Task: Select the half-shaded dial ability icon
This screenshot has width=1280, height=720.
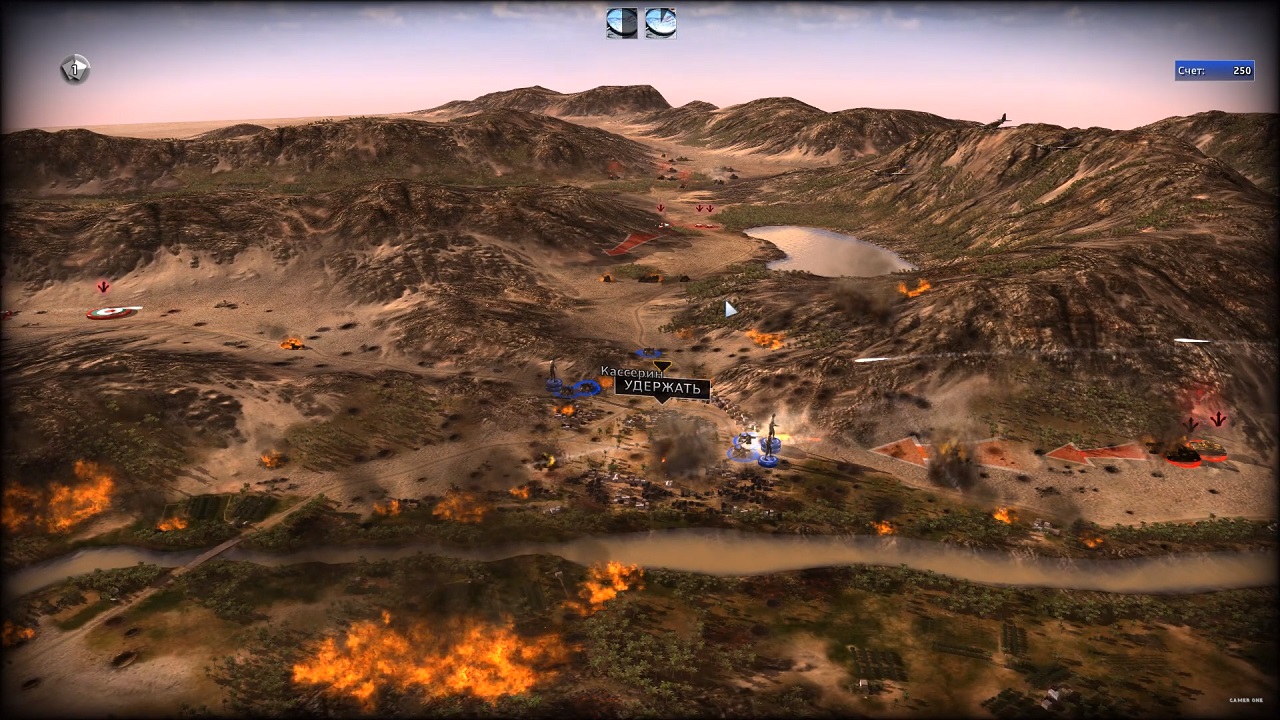Action: [x=621, y=23]
